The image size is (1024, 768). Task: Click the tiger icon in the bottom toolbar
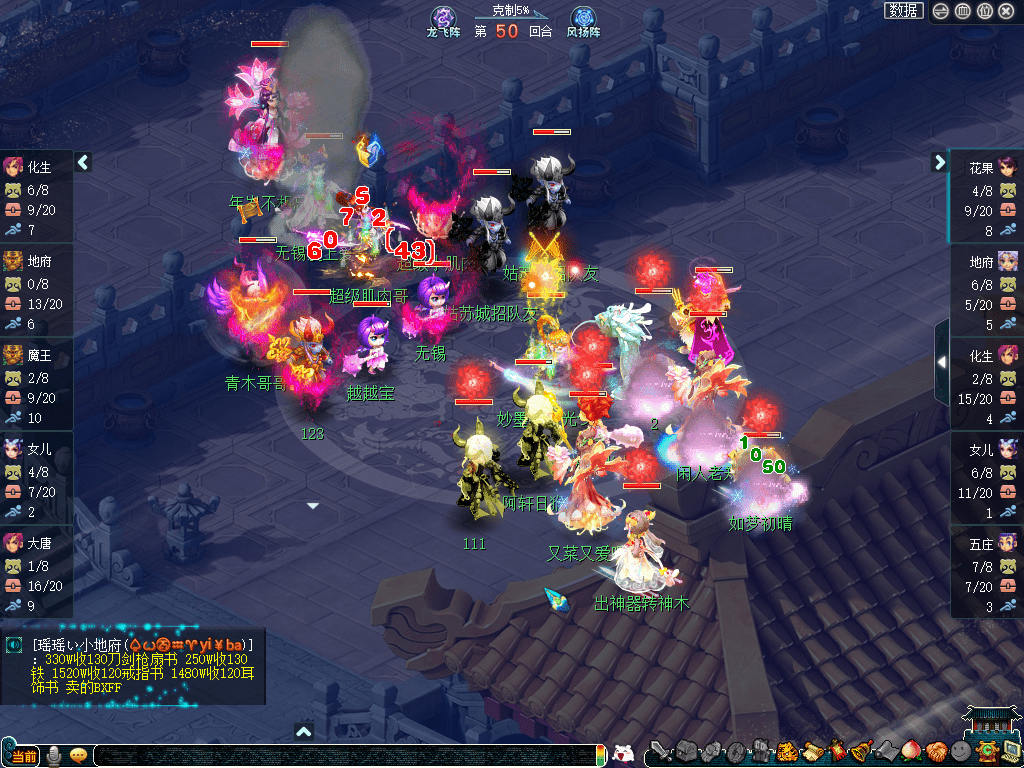[786, 750]
